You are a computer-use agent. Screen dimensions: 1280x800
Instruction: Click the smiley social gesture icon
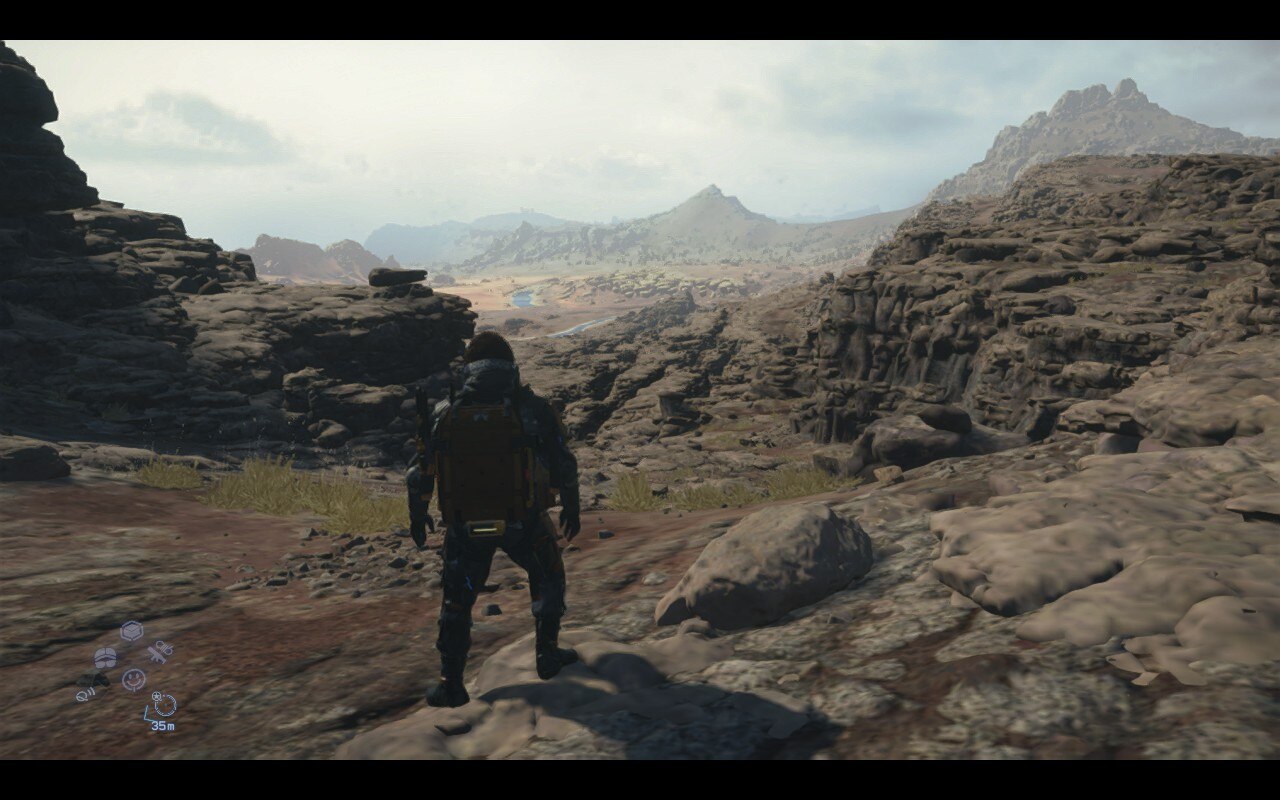(x=133, y=679)
